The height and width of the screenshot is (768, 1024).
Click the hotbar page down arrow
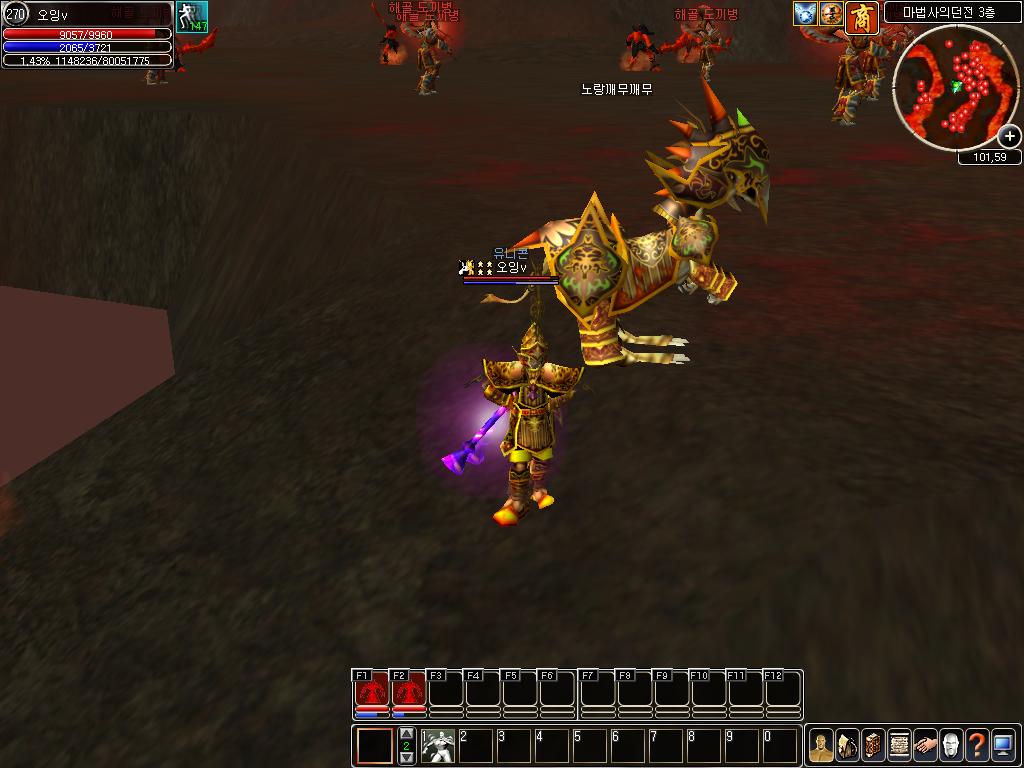pyautogui.click(x=406, y=757)
